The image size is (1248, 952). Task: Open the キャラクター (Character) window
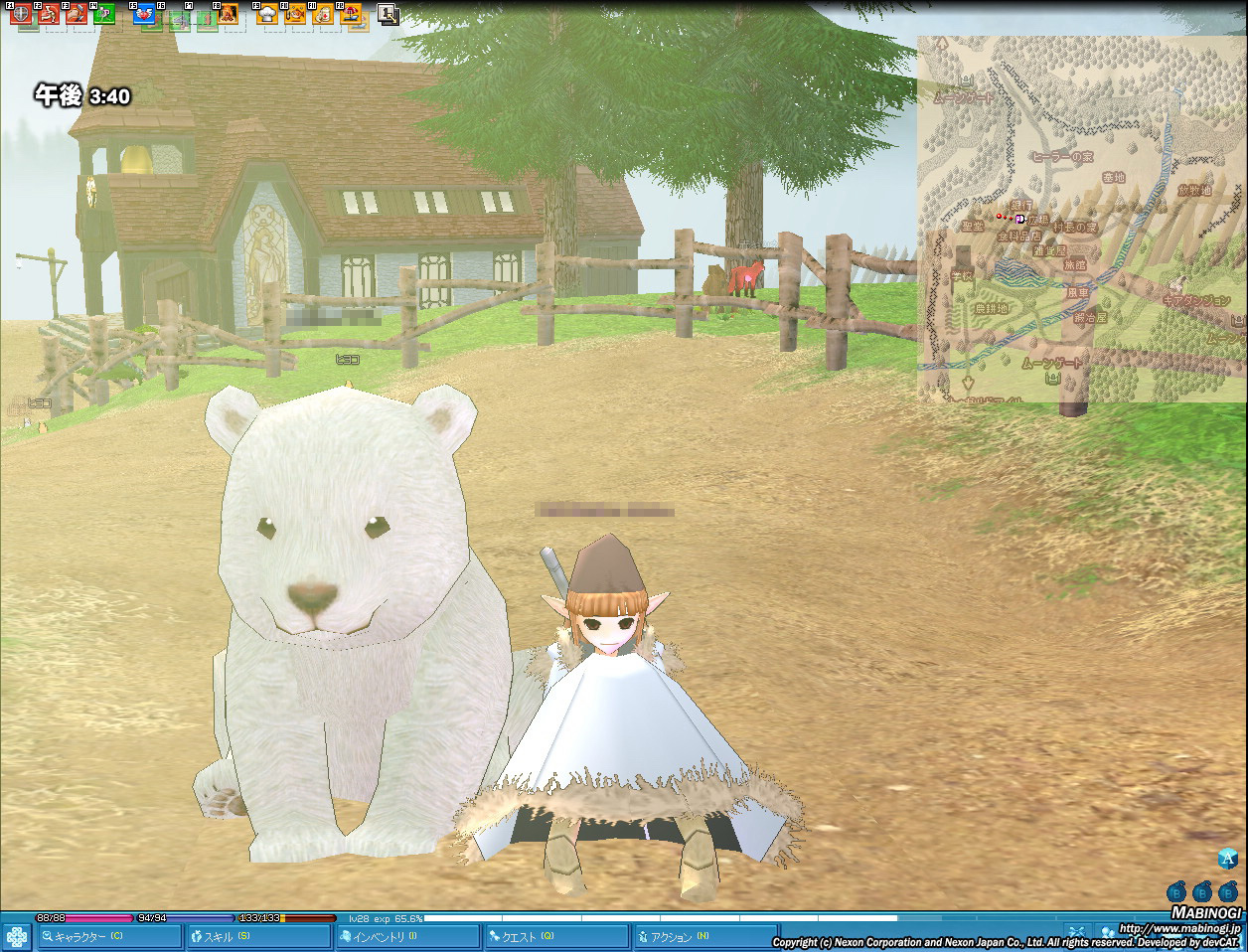(x=109, y=936)
